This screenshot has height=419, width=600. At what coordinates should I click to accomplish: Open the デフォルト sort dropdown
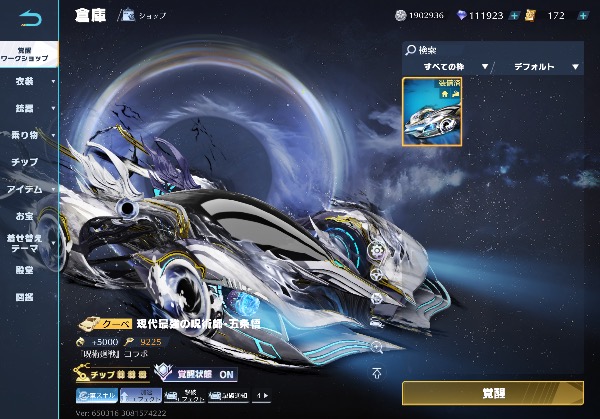tap(539, 67)
